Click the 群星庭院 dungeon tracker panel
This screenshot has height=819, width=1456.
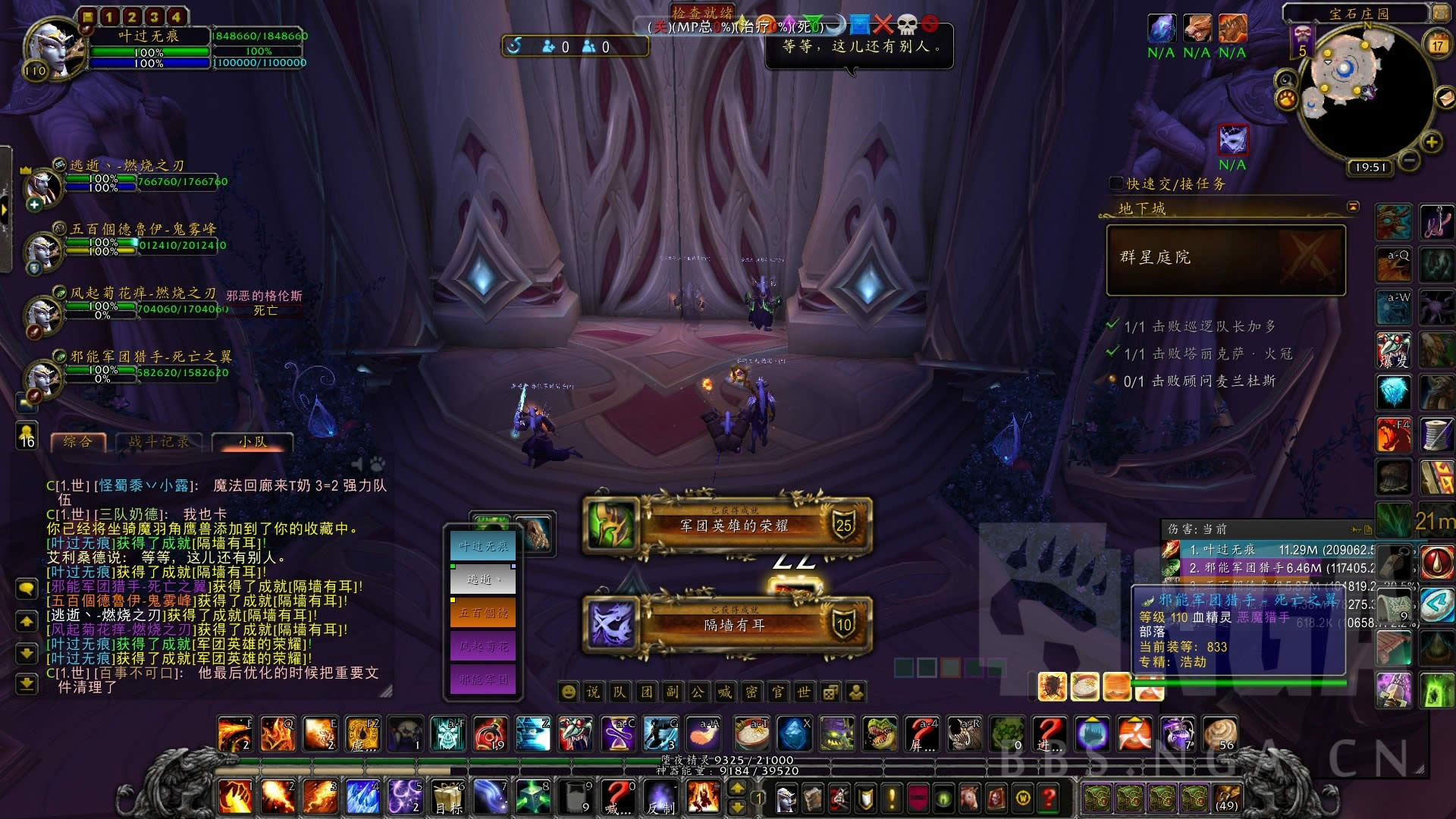(1225, 259)
